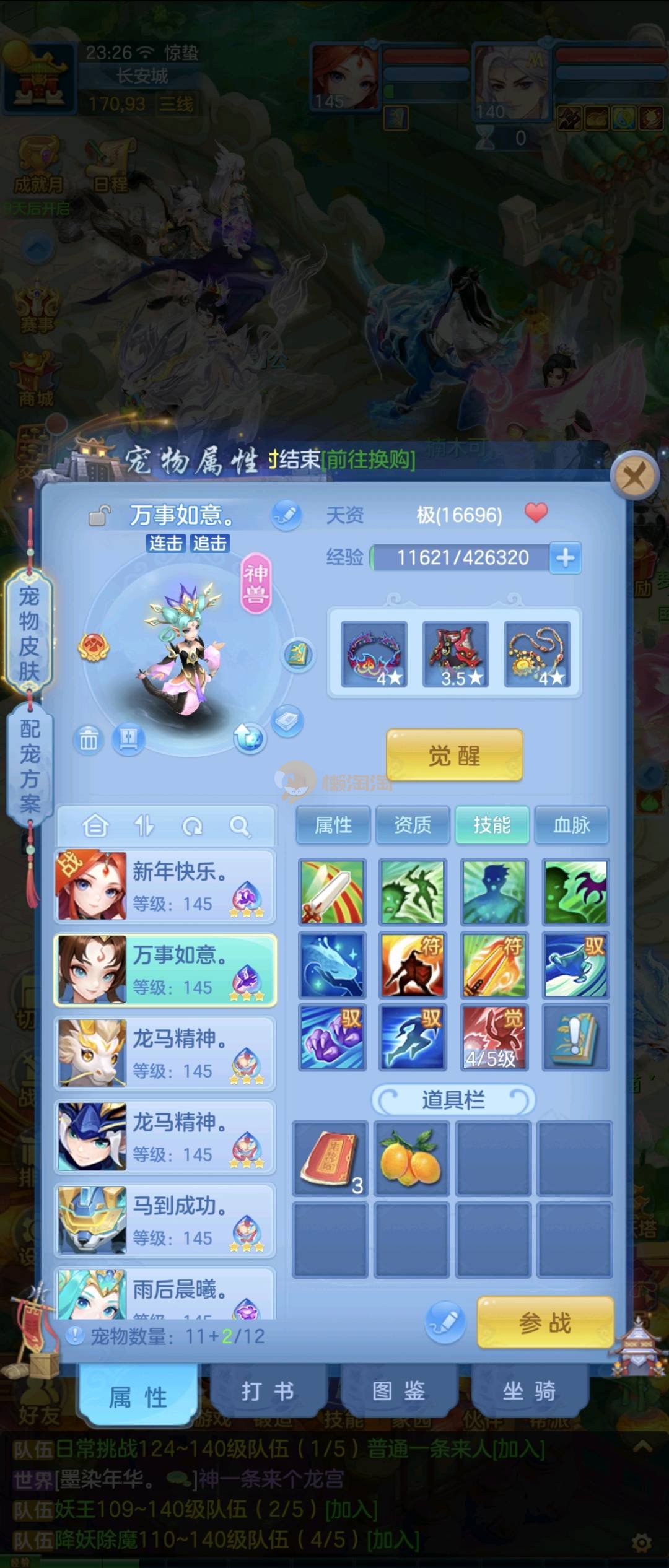Inspect the sword skill icon
Image resolution: width=669 pixels, height=1568 pixels.
(x=332, y=892)
